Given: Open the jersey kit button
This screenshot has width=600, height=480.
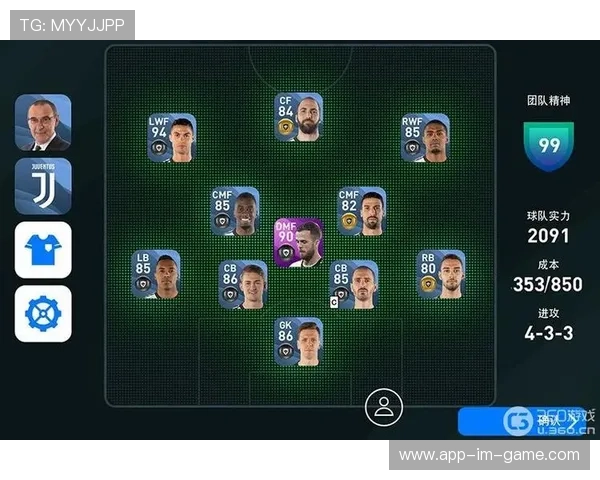Looking at the screenshot, I should point(43,249).
